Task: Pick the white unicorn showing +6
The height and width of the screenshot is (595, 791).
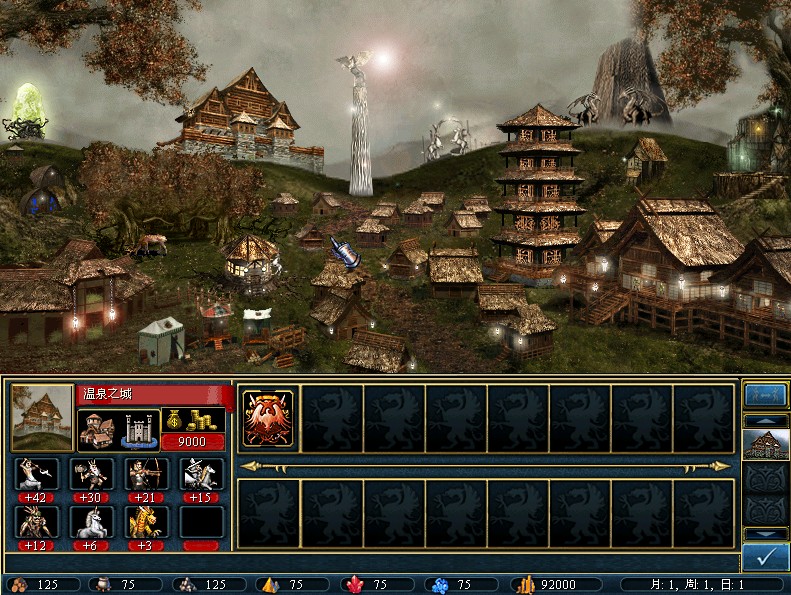Action: coord(91,521)
